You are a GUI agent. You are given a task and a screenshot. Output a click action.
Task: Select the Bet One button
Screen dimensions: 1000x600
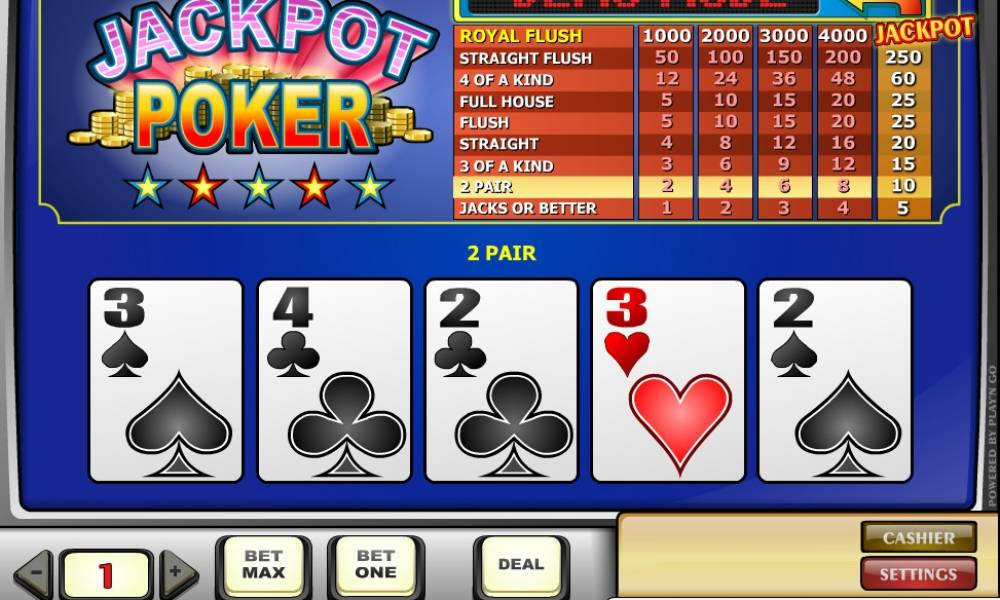point(375,566)
